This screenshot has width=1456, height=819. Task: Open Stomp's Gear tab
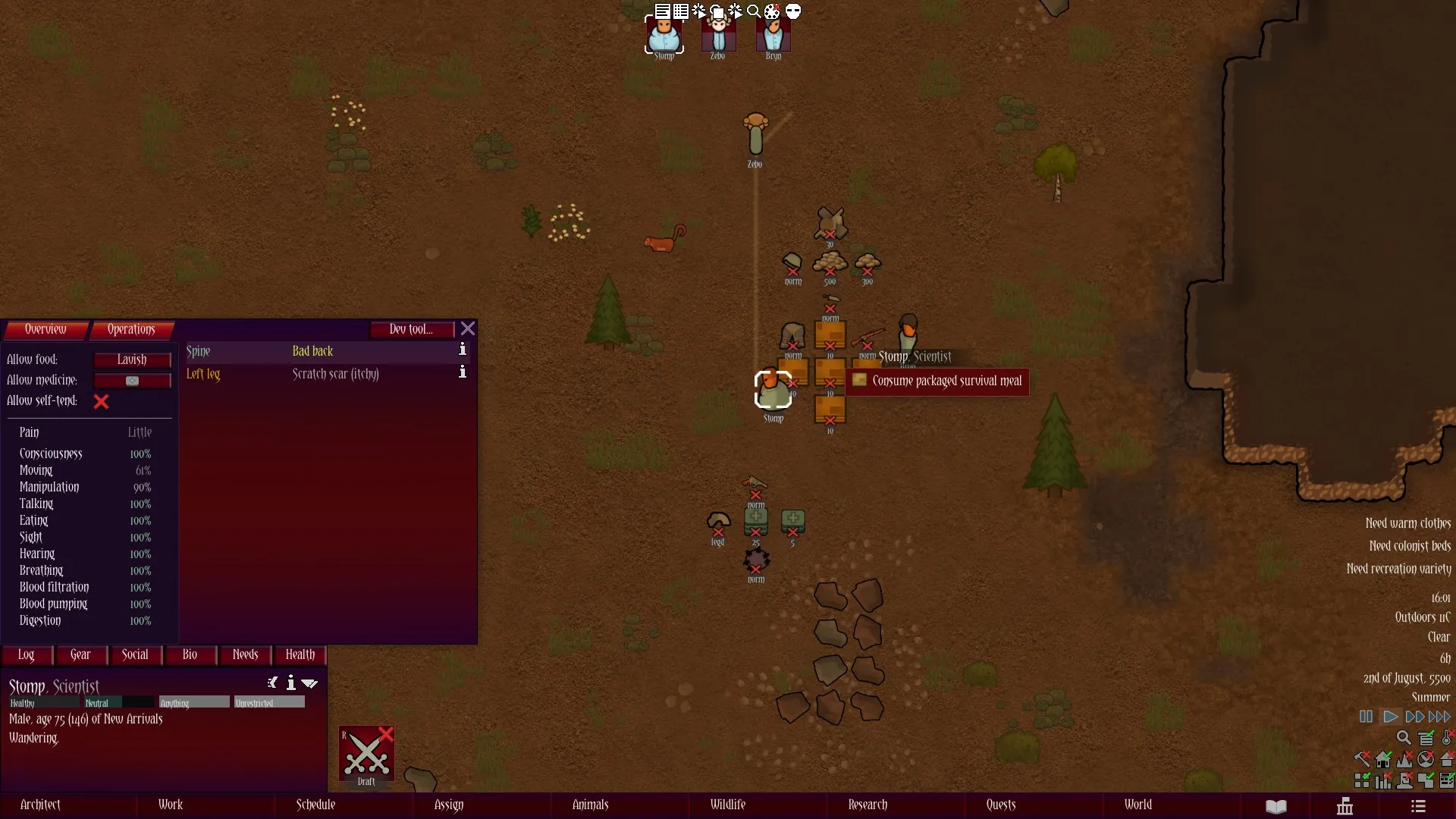(80, 654)
